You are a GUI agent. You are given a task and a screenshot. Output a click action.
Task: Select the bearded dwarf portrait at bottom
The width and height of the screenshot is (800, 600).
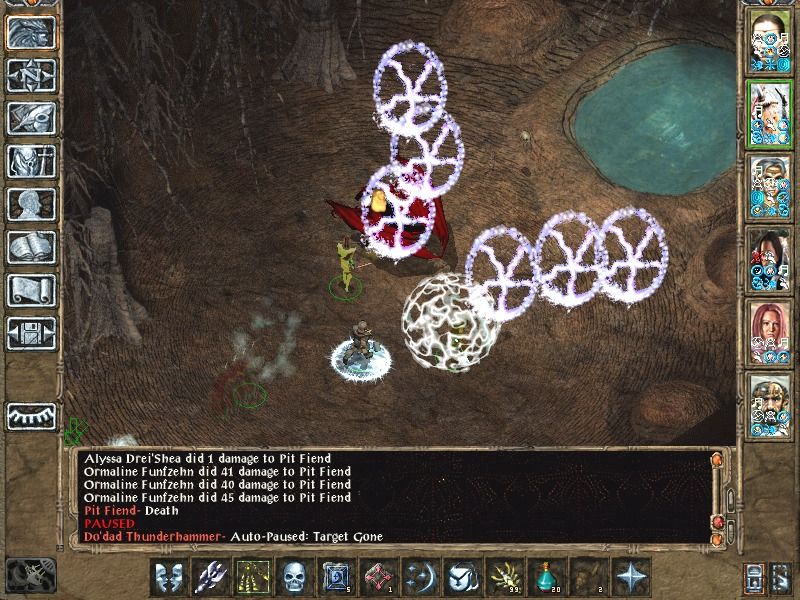[770, 405]
